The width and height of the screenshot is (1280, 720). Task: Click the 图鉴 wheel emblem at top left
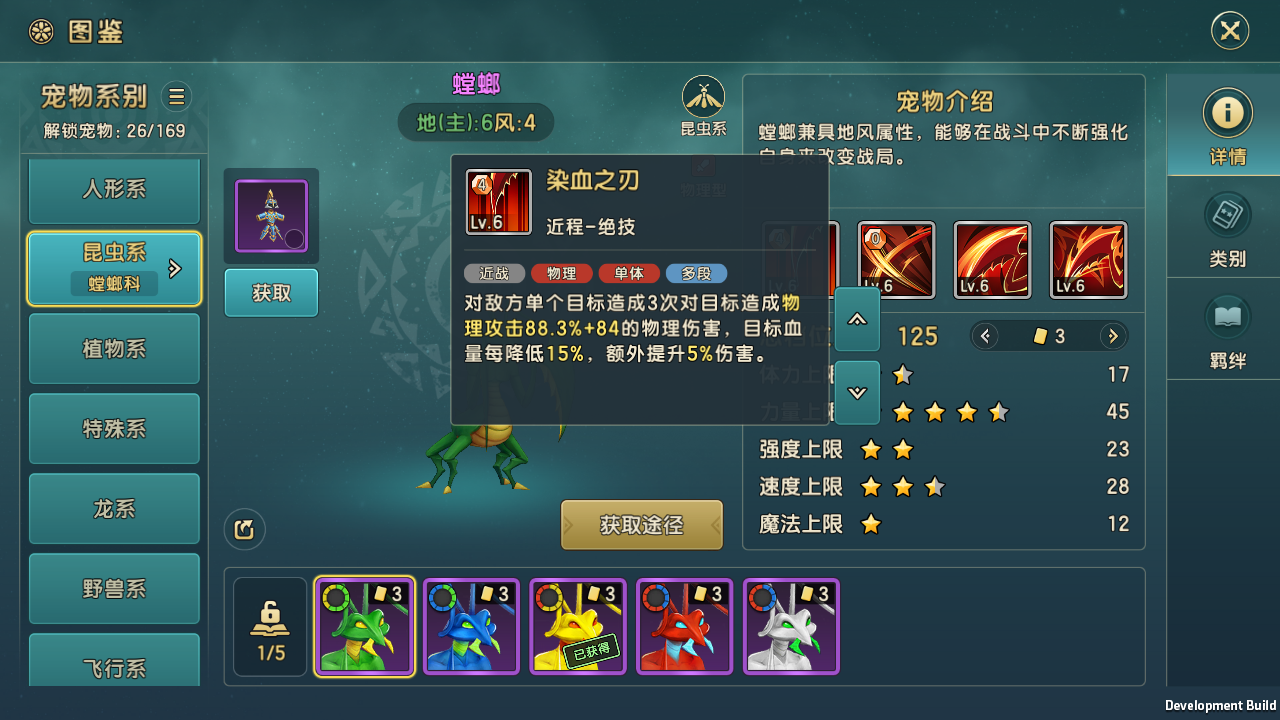coord(41,30)
